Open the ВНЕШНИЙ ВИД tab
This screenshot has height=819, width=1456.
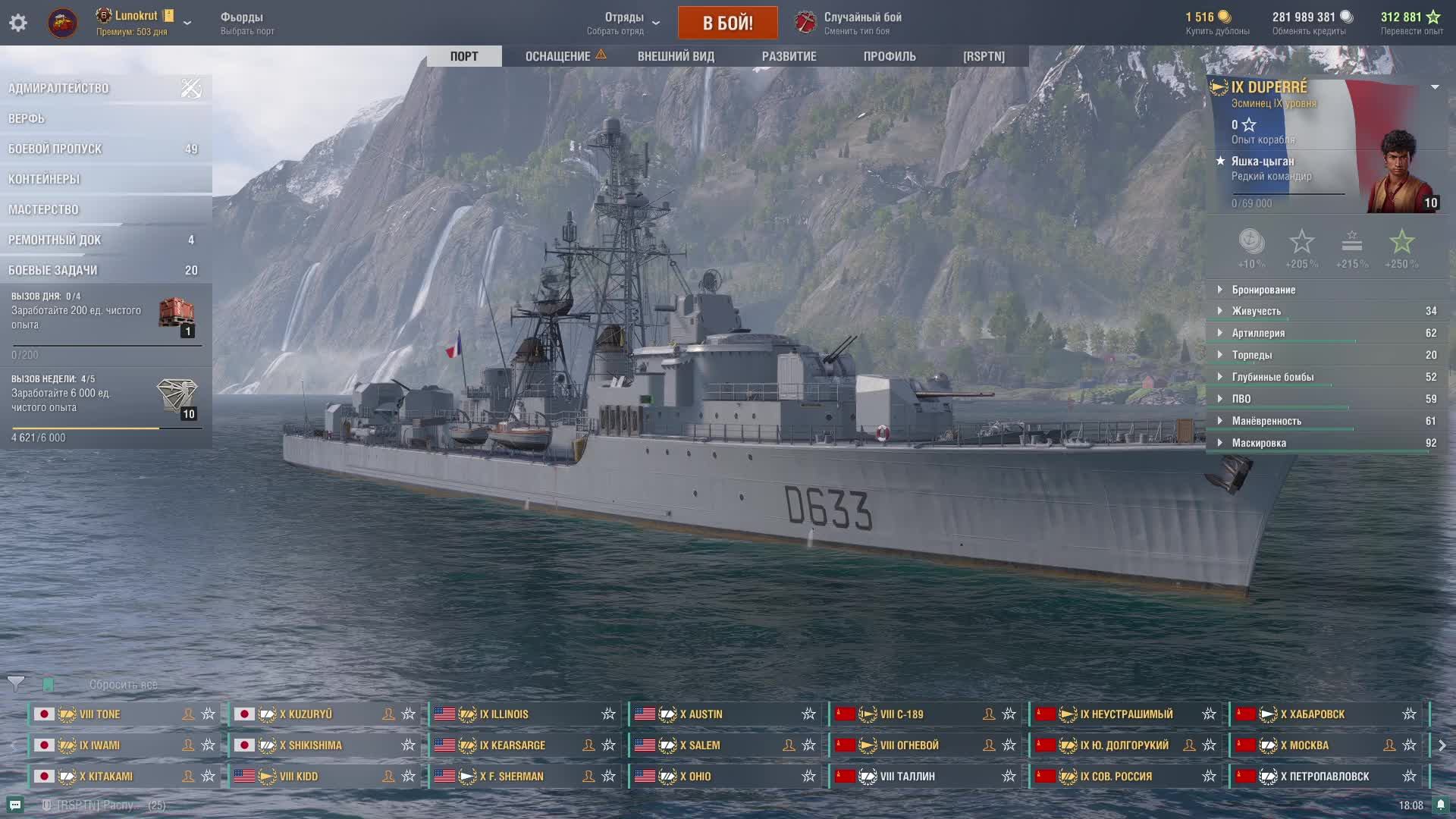click(x=676, y=56)
